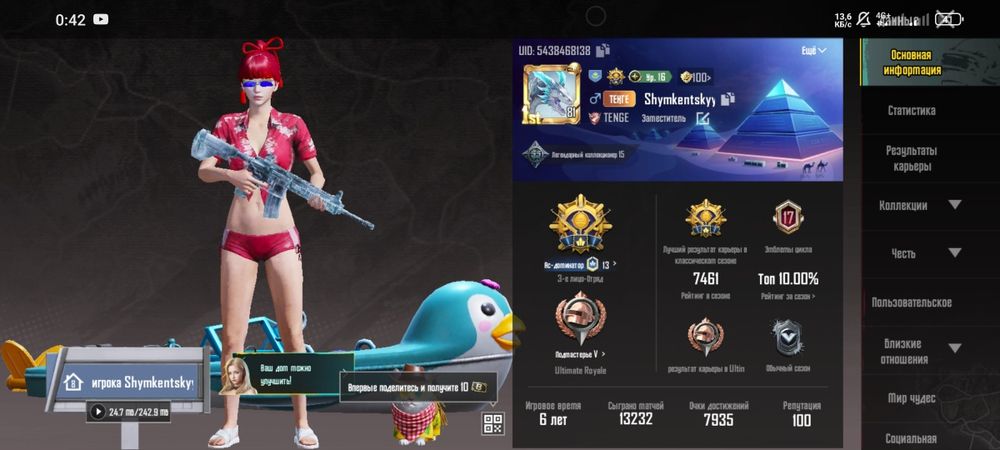Copy the player UID
Screen dimensions: 1000x450
click(x=604, y=50)
